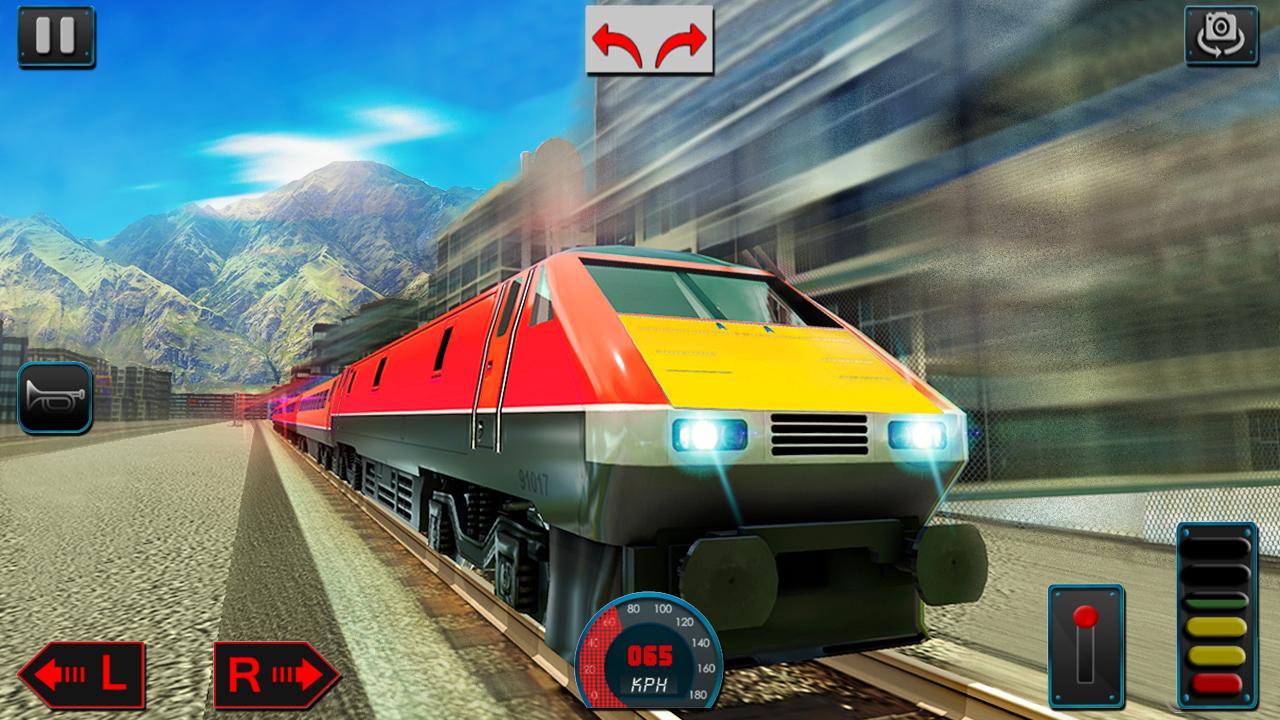Tap the right curved track-switch arrow

(680, 44)
